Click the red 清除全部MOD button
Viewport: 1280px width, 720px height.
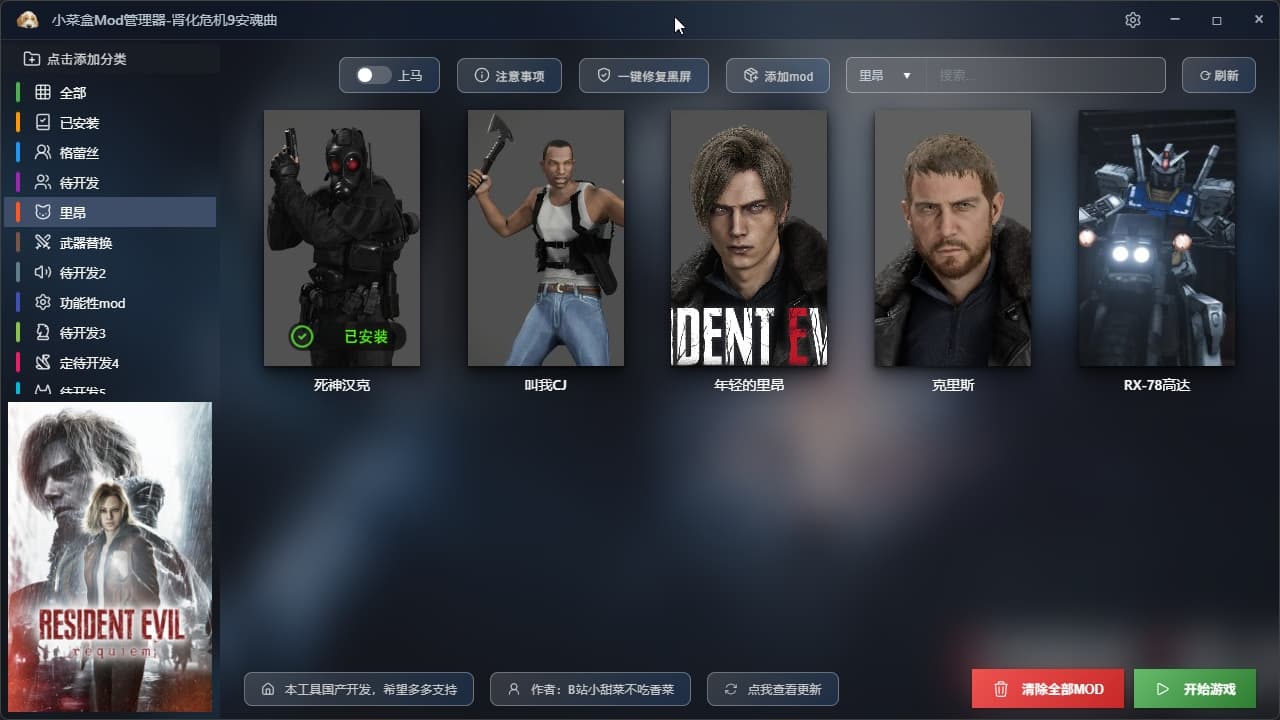tap(1048, 689)
